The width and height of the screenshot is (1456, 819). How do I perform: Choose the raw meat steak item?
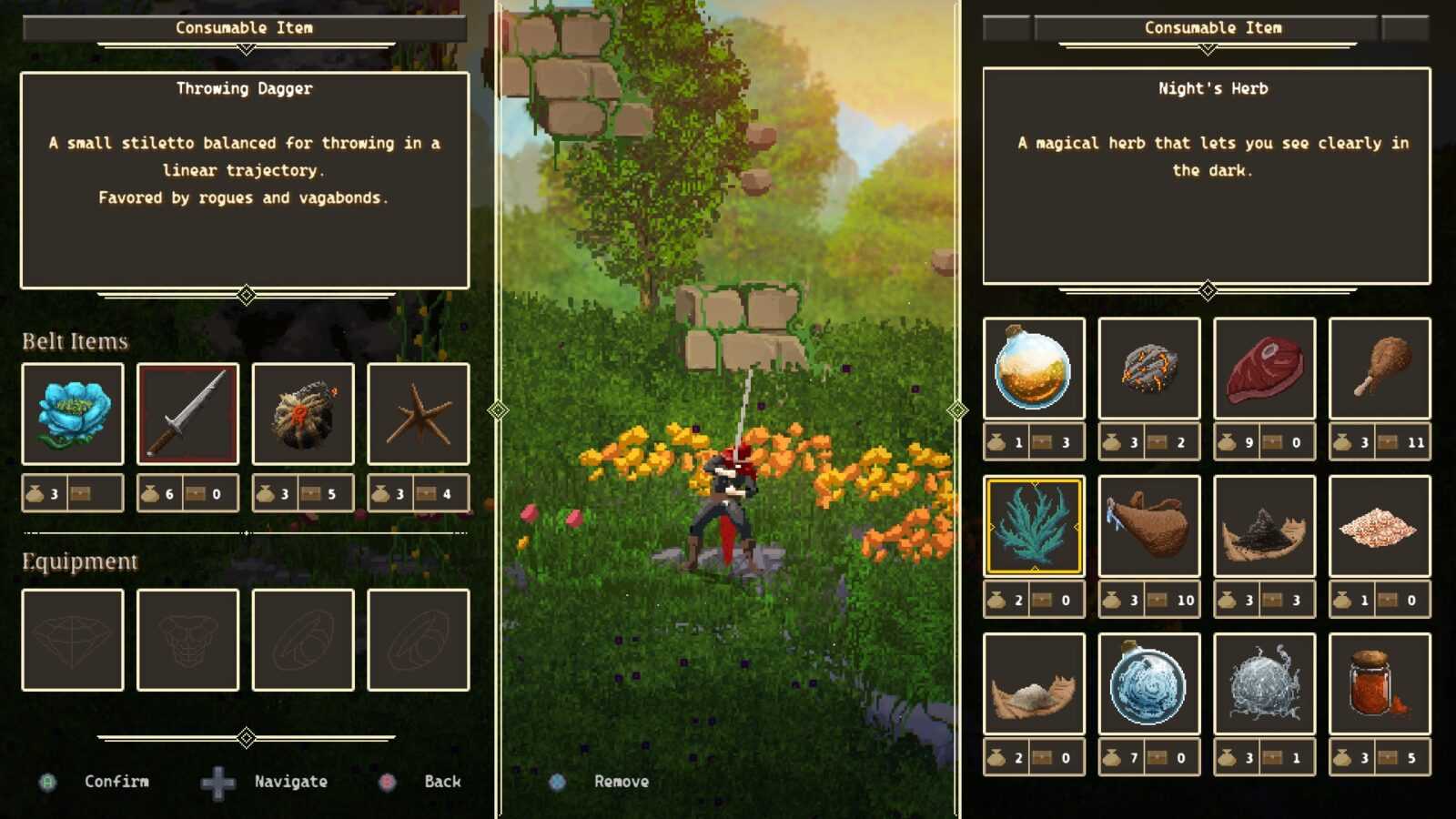(1264, 369)
